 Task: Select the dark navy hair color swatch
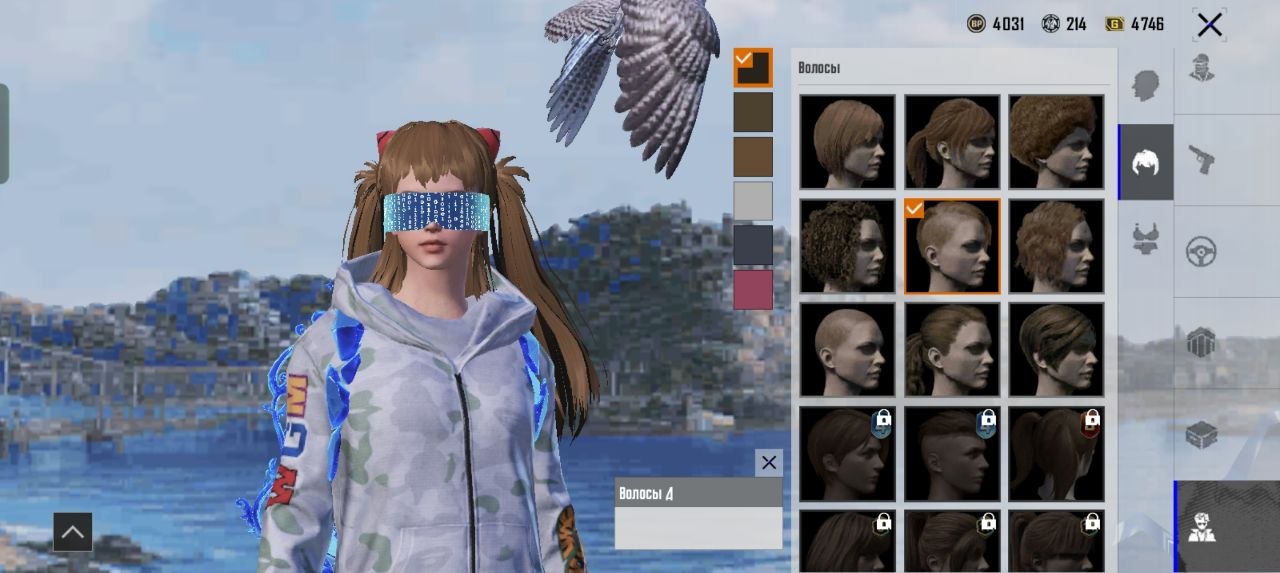(753, 245)
